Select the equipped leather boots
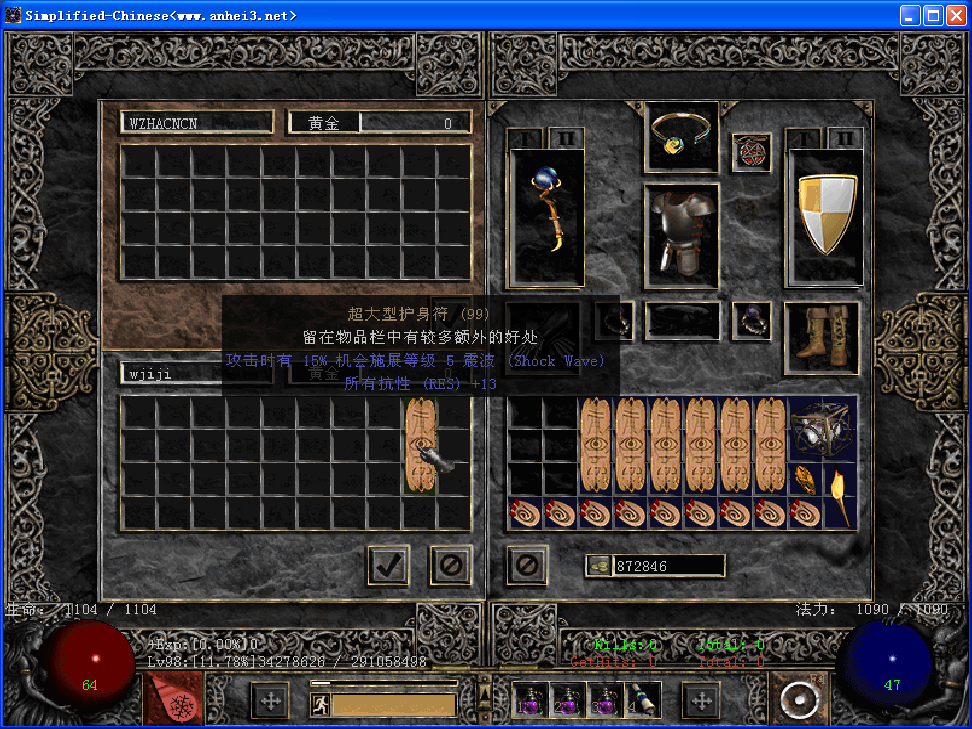Screen dimensions: 972x729 [x=822, y=337]
